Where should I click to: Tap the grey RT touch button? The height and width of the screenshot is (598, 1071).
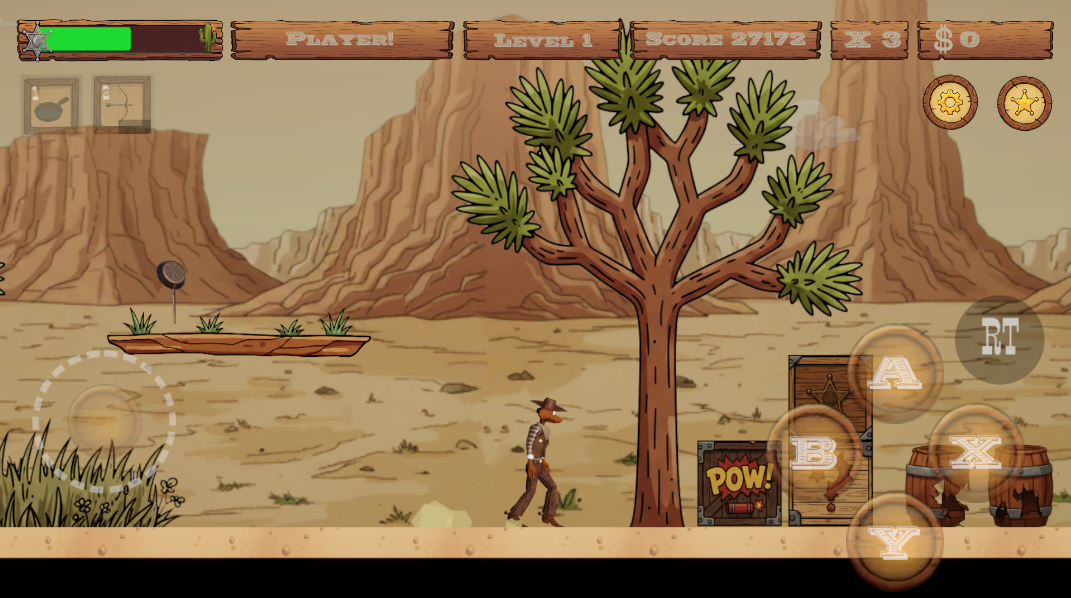tap(999, 339)
